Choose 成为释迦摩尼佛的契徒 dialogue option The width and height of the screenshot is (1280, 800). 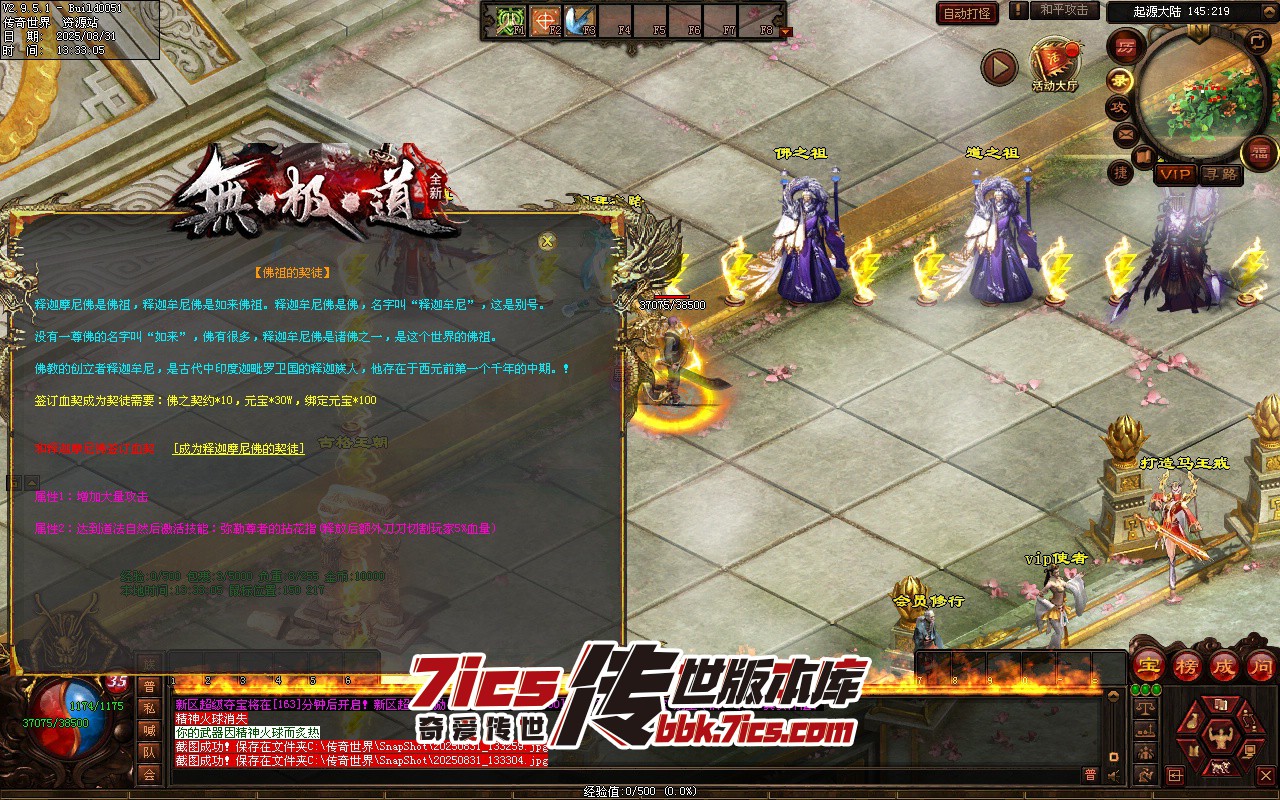pos(238,449)
